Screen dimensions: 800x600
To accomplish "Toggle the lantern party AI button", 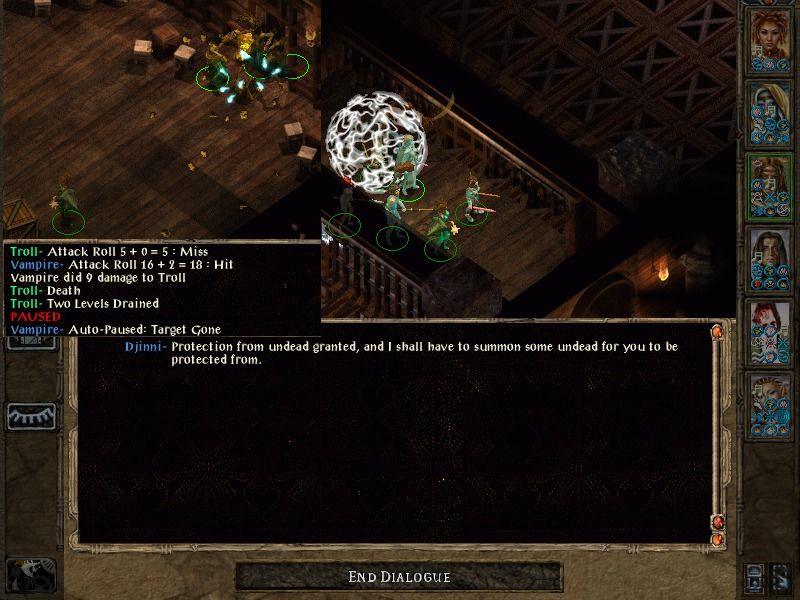I will [x=755, y=577].
